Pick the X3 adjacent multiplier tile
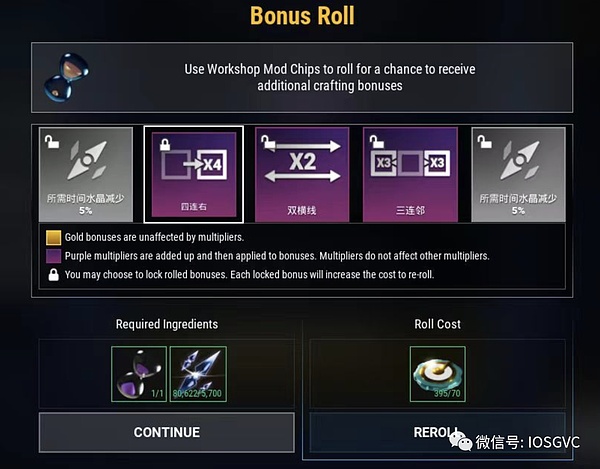Viewport: 600px width, 469px height. [x=410, y=174]
